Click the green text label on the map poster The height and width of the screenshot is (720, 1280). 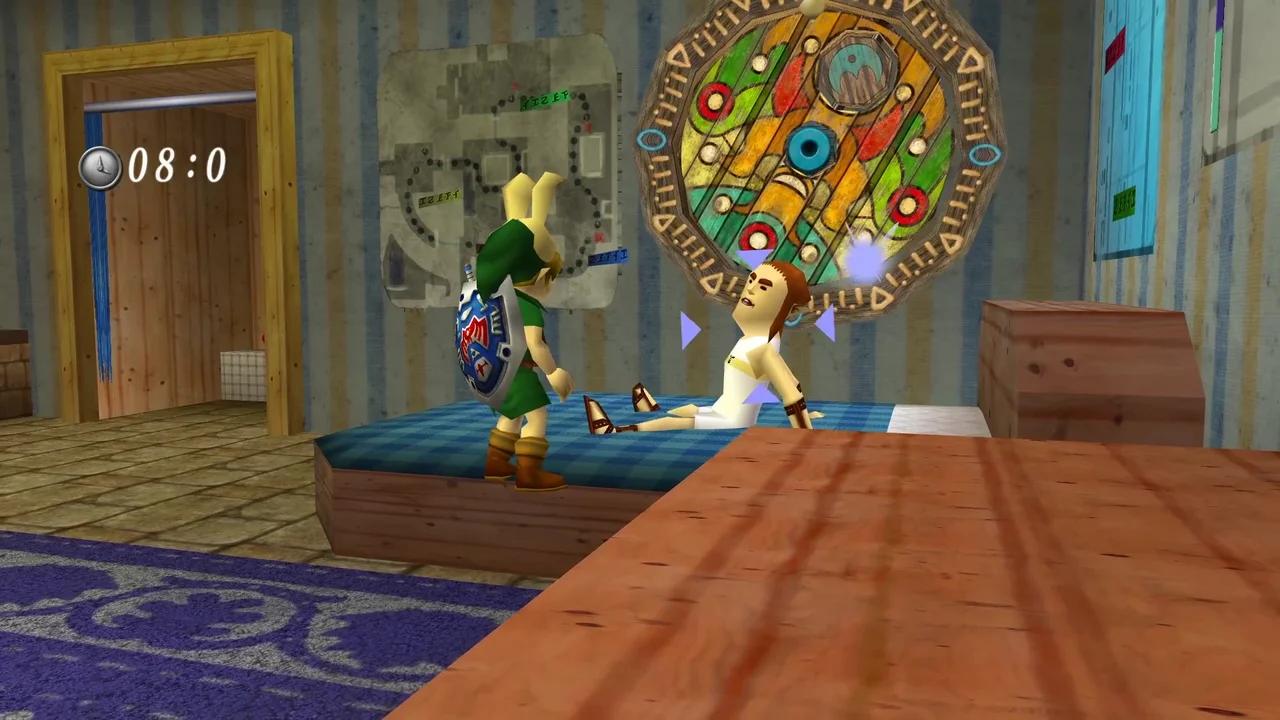pyautogui.click(x=545, y=100)
